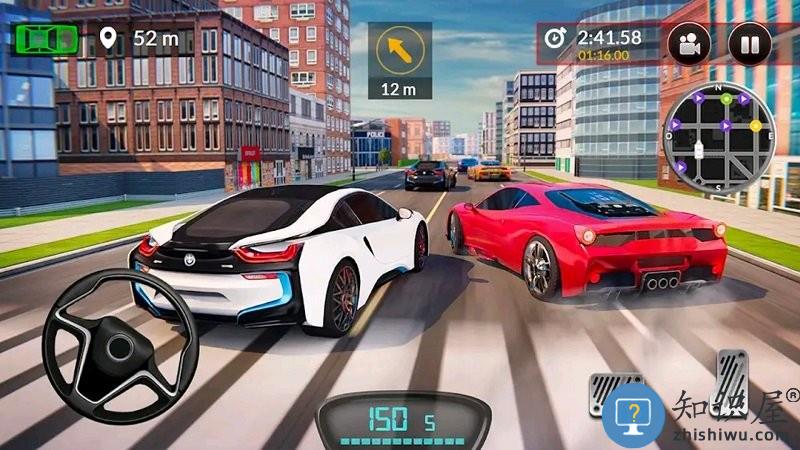This screenshot has height=450, width=800.
Task: Click the steering wheel control
Action: (x=120, y=346)
